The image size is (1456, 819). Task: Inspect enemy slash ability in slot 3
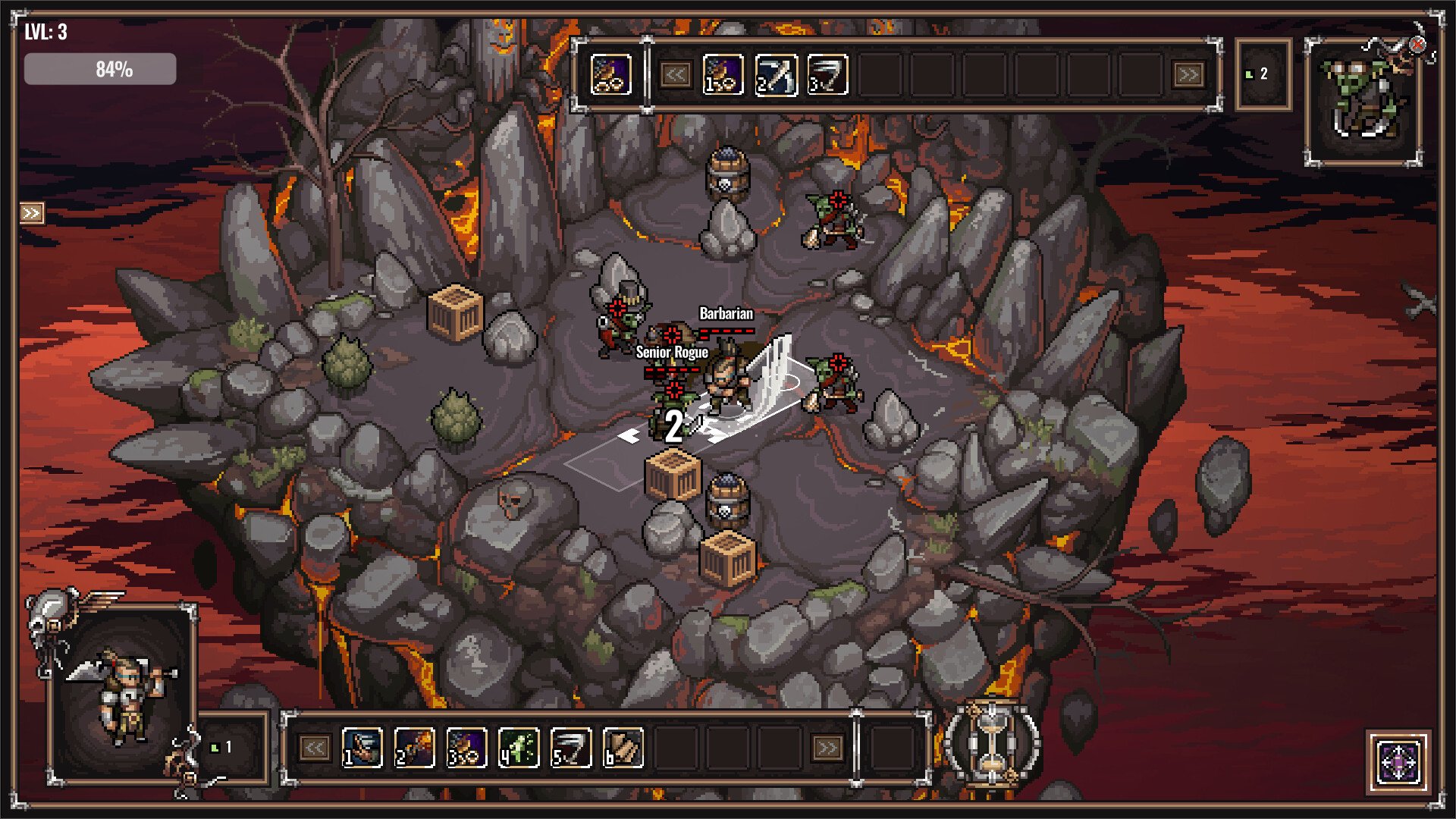point(827,74)
